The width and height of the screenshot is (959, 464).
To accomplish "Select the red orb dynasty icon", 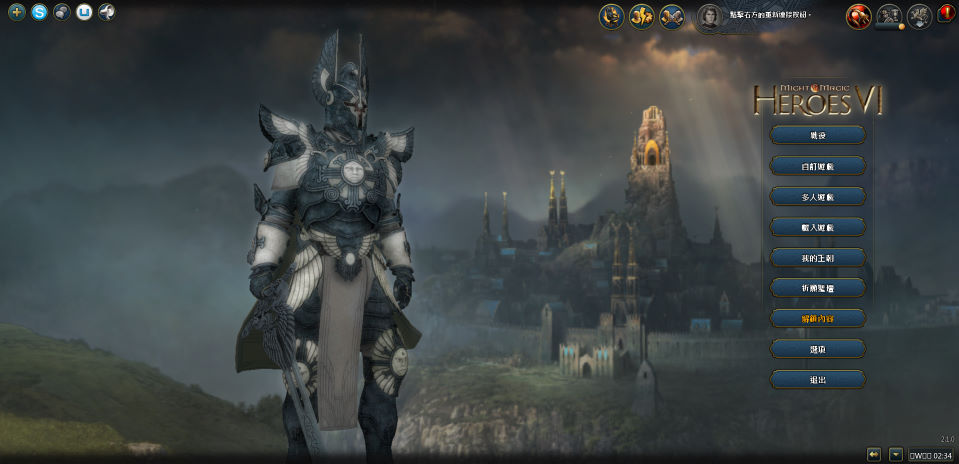I will (x=858, y=16).
